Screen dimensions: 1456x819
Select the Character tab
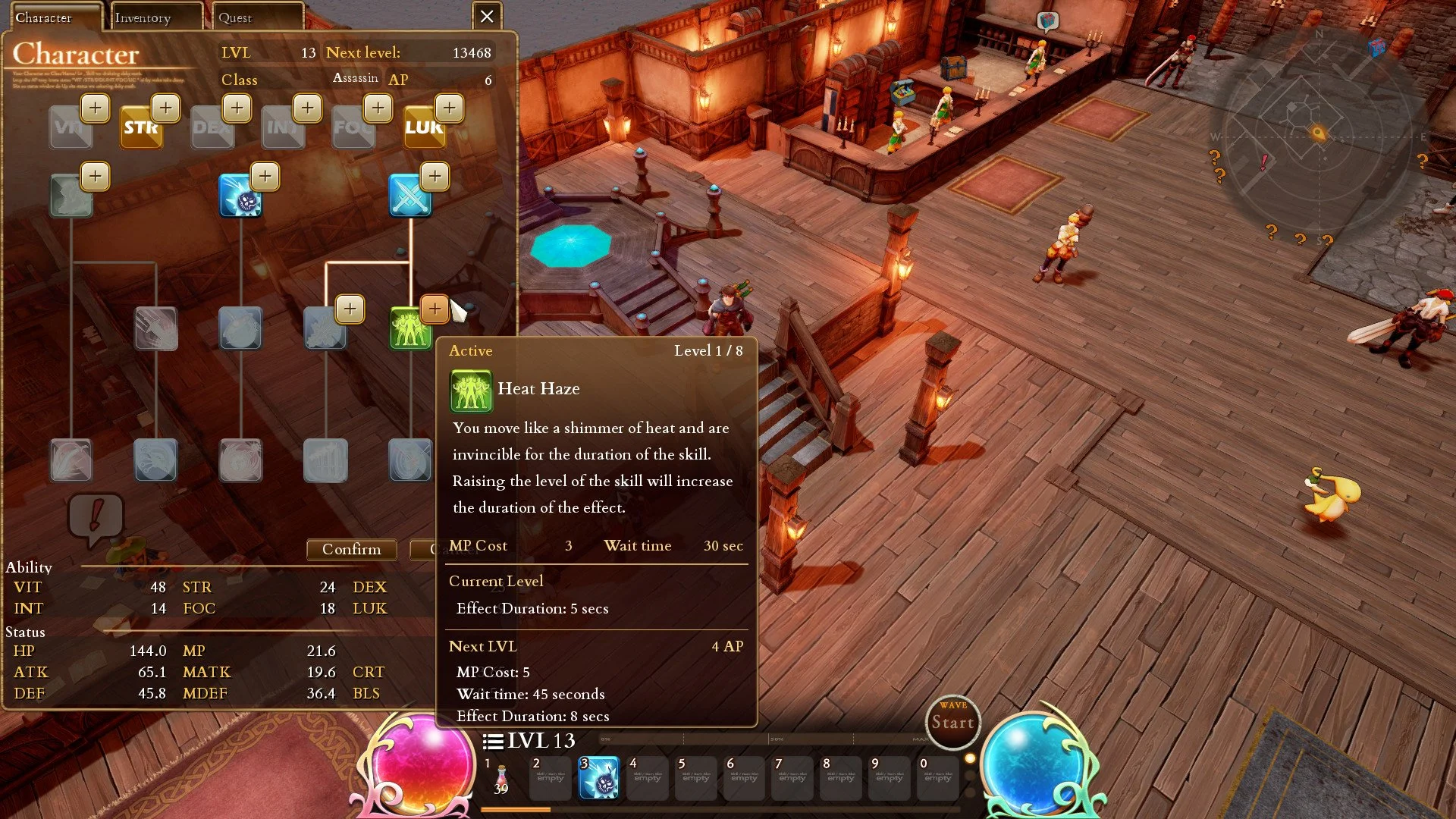click(53, 17)
